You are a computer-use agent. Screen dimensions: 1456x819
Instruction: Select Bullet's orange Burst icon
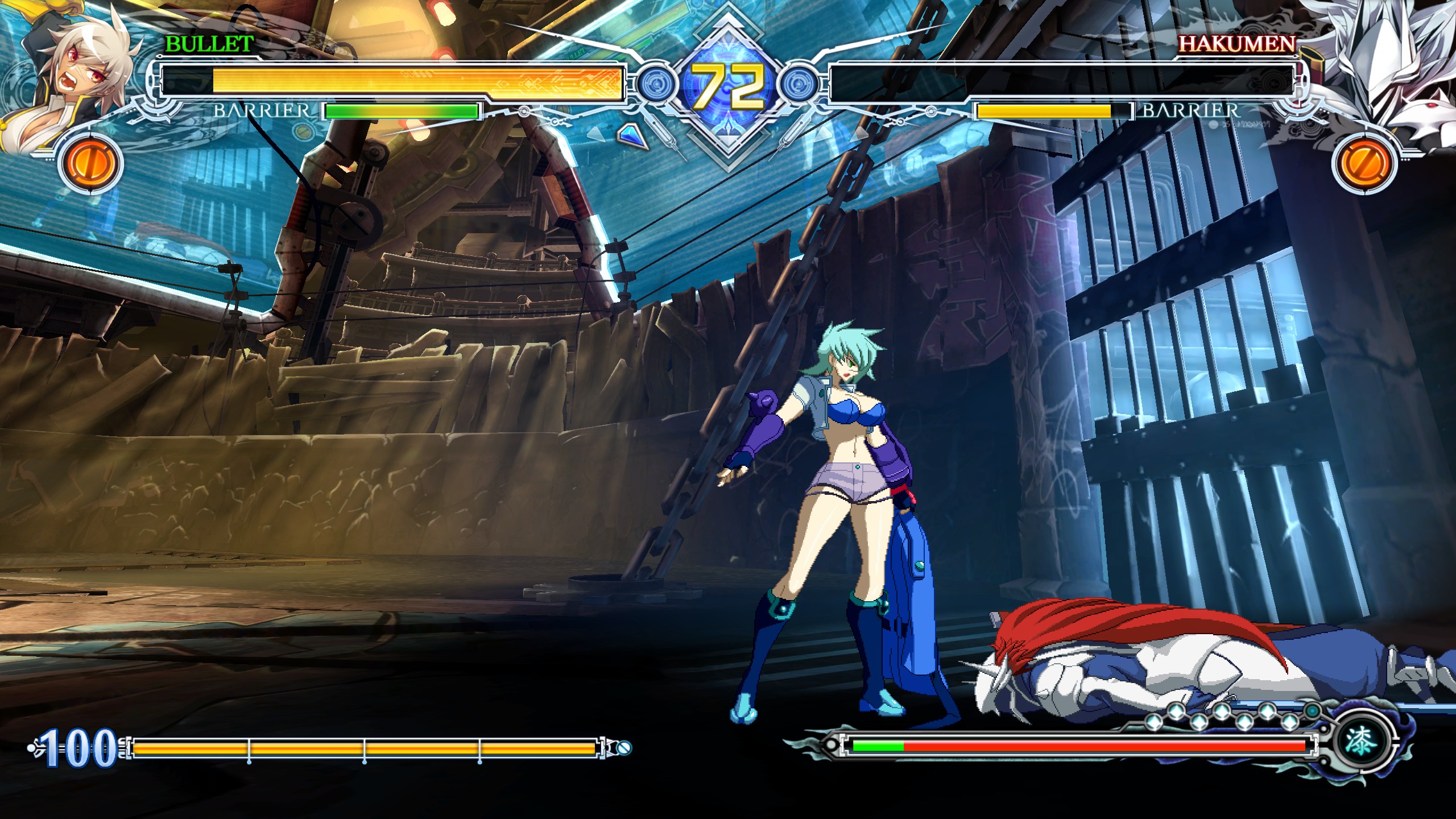click(91, 163)
